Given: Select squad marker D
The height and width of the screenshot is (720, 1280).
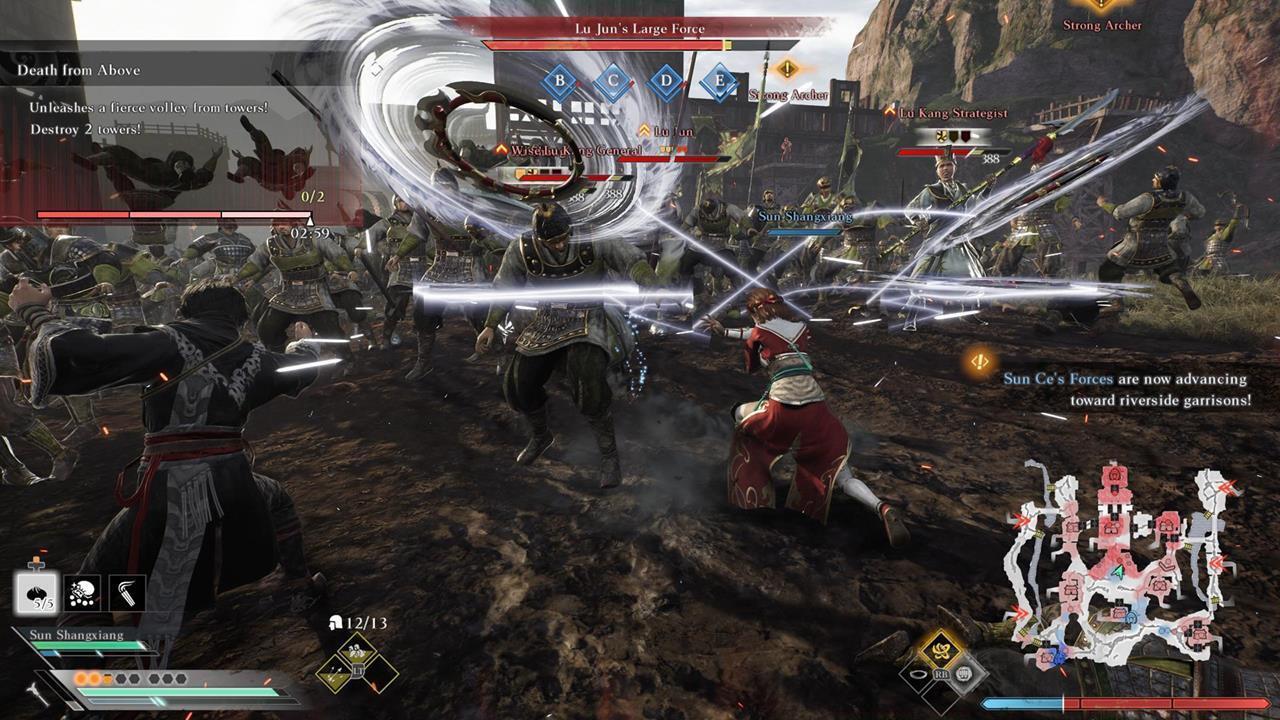Looking at the screenshot, I should click(665, 81).
